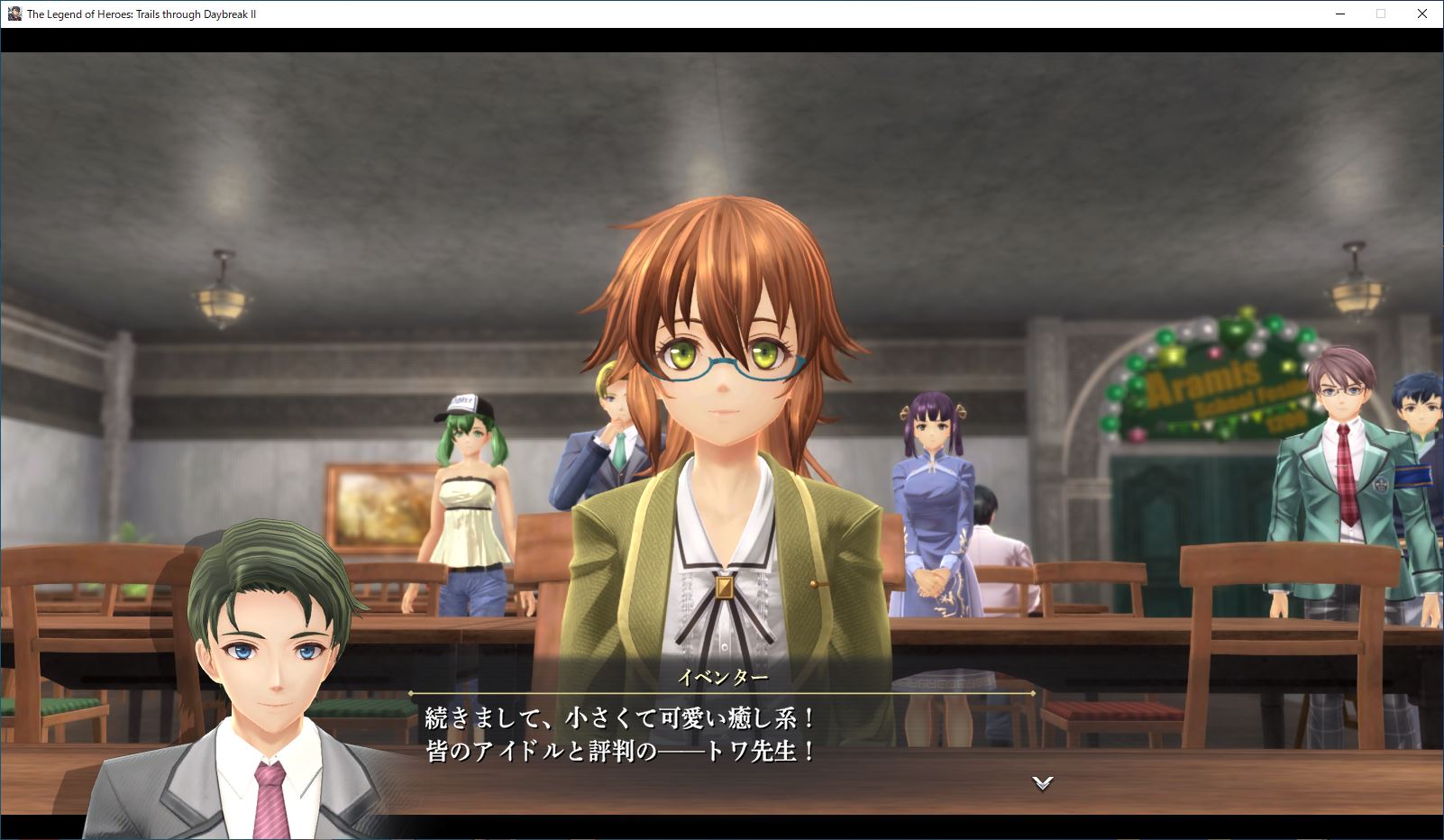1444x840 pixels.
Task: Close the game window
Action: 1421,14
